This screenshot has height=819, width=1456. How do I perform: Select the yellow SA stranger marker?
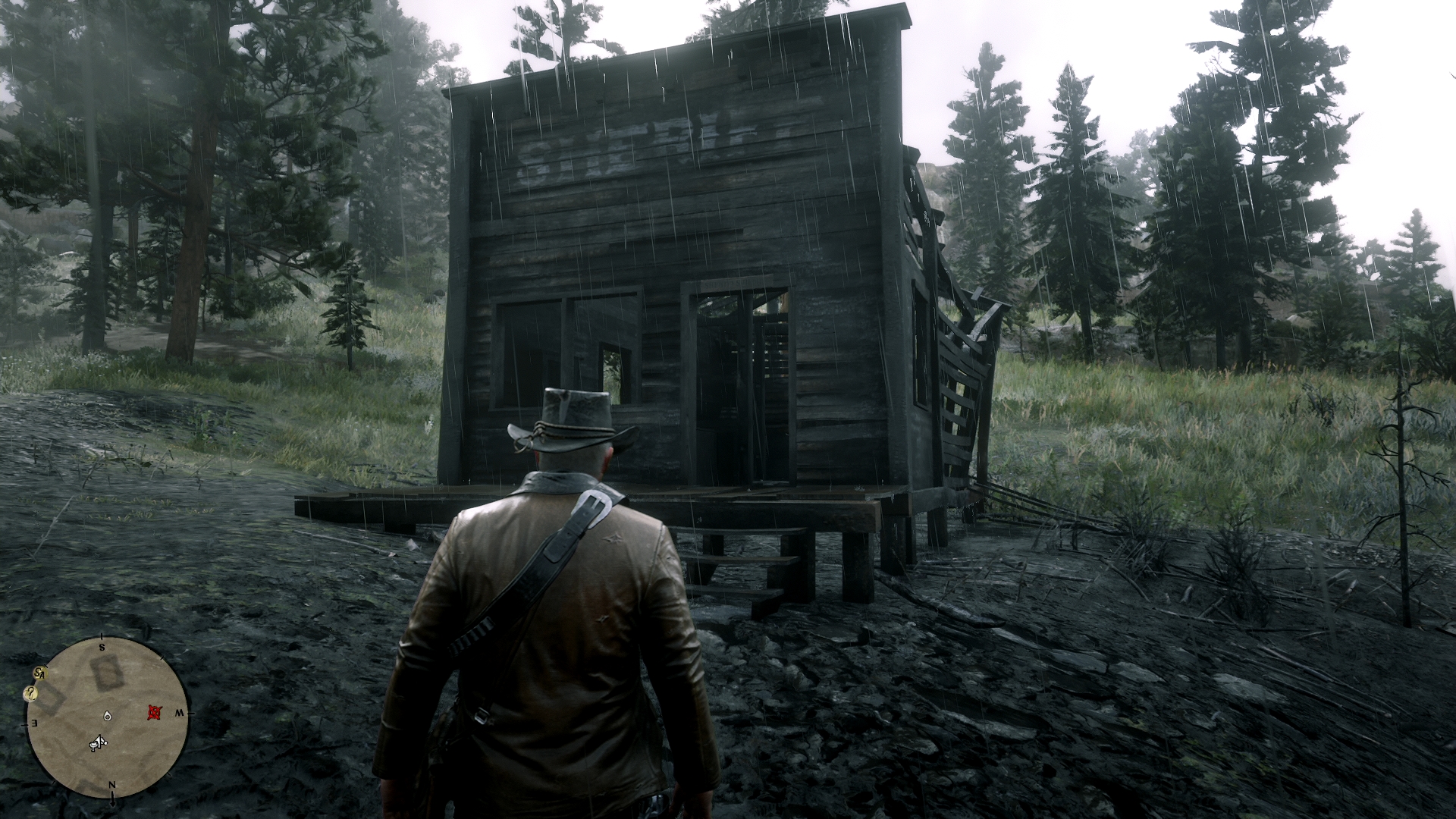point(40,673)
